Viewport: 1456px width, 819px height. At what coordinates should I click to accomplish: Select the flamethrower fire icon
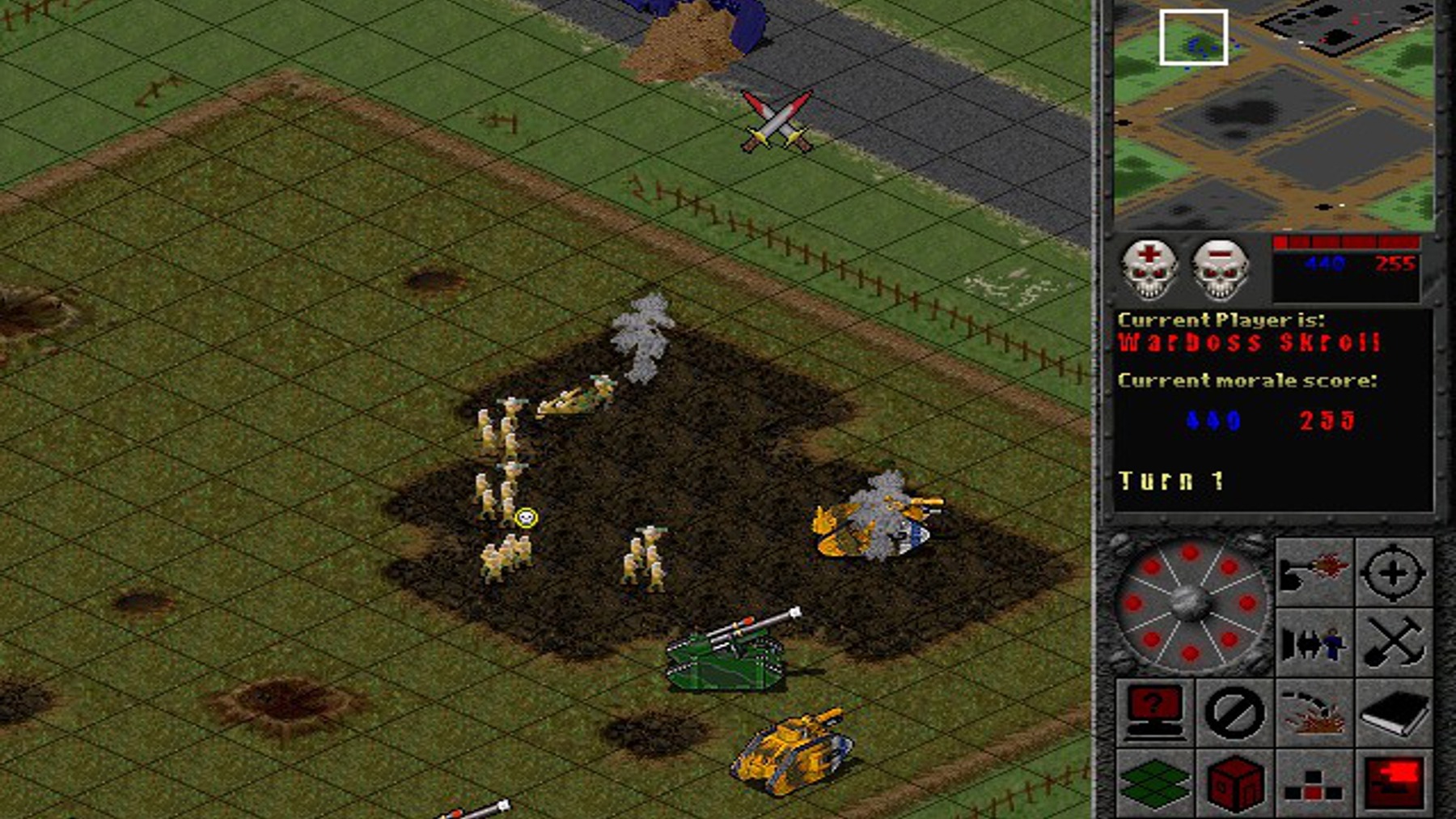(x=1314, y=571)
